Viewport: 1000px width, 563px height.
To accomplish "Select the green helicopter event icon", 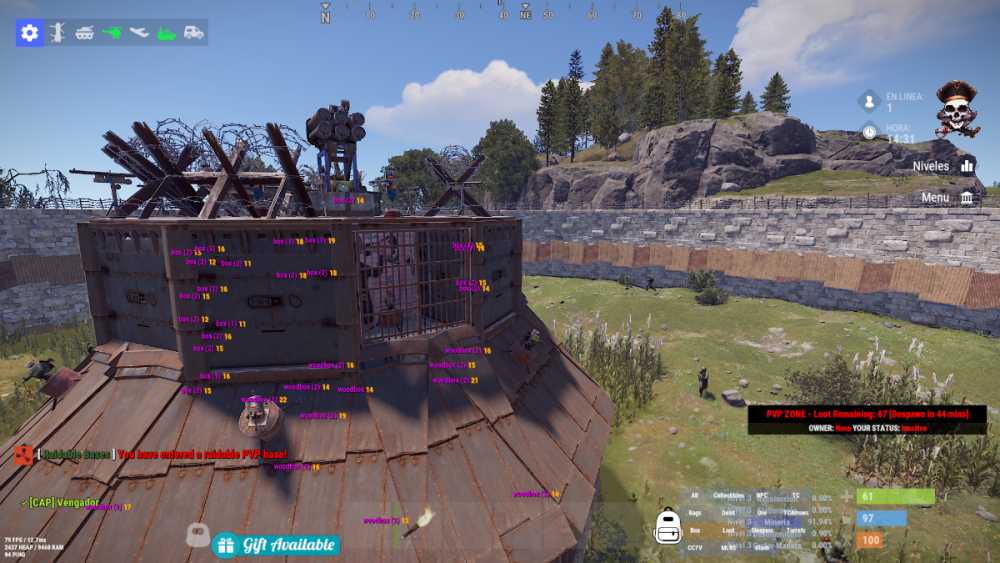I will tap(112, 33).
